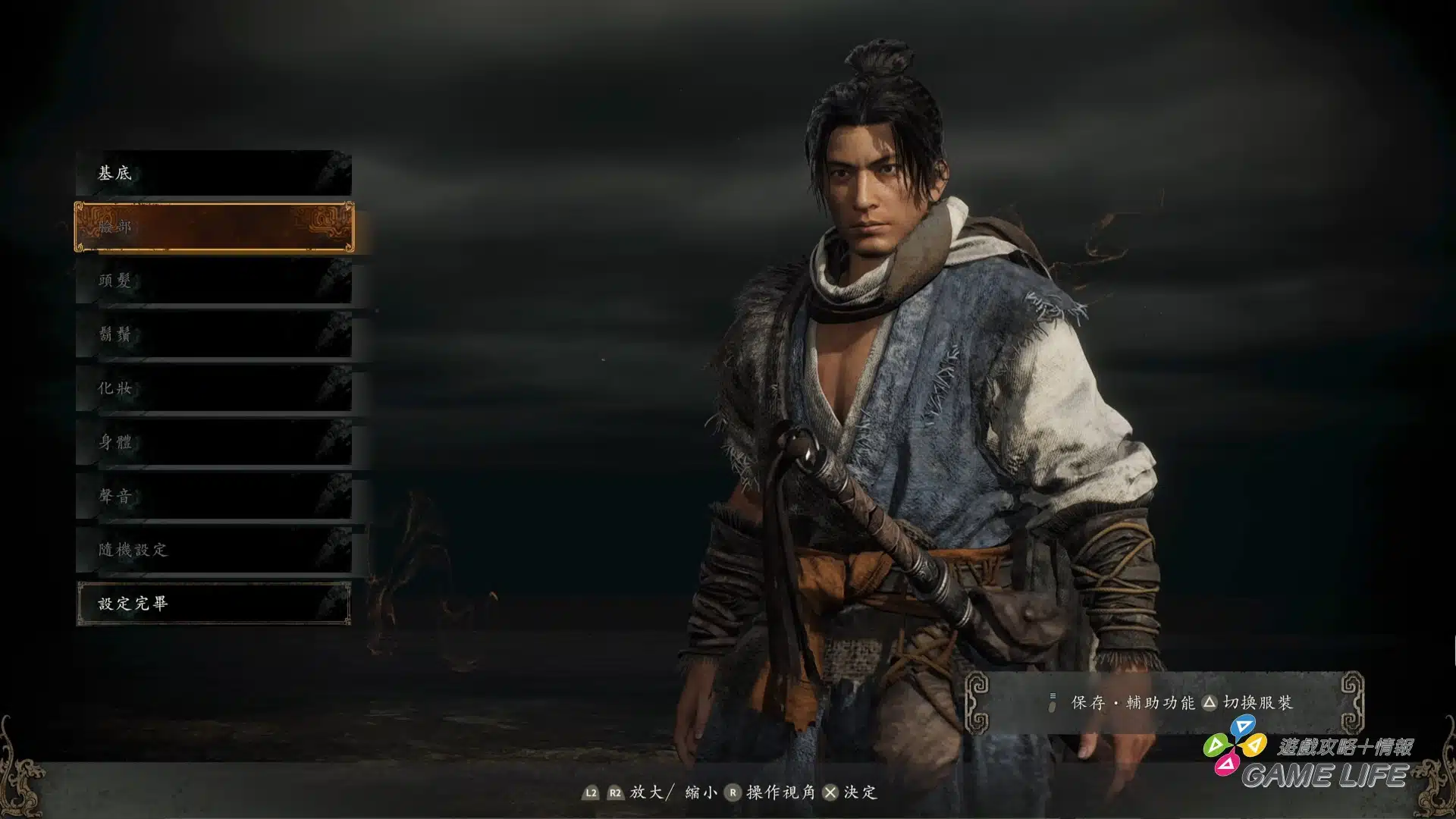Open the 頭髮 hair options
The image size is (1456, 819).
point(213,281)
